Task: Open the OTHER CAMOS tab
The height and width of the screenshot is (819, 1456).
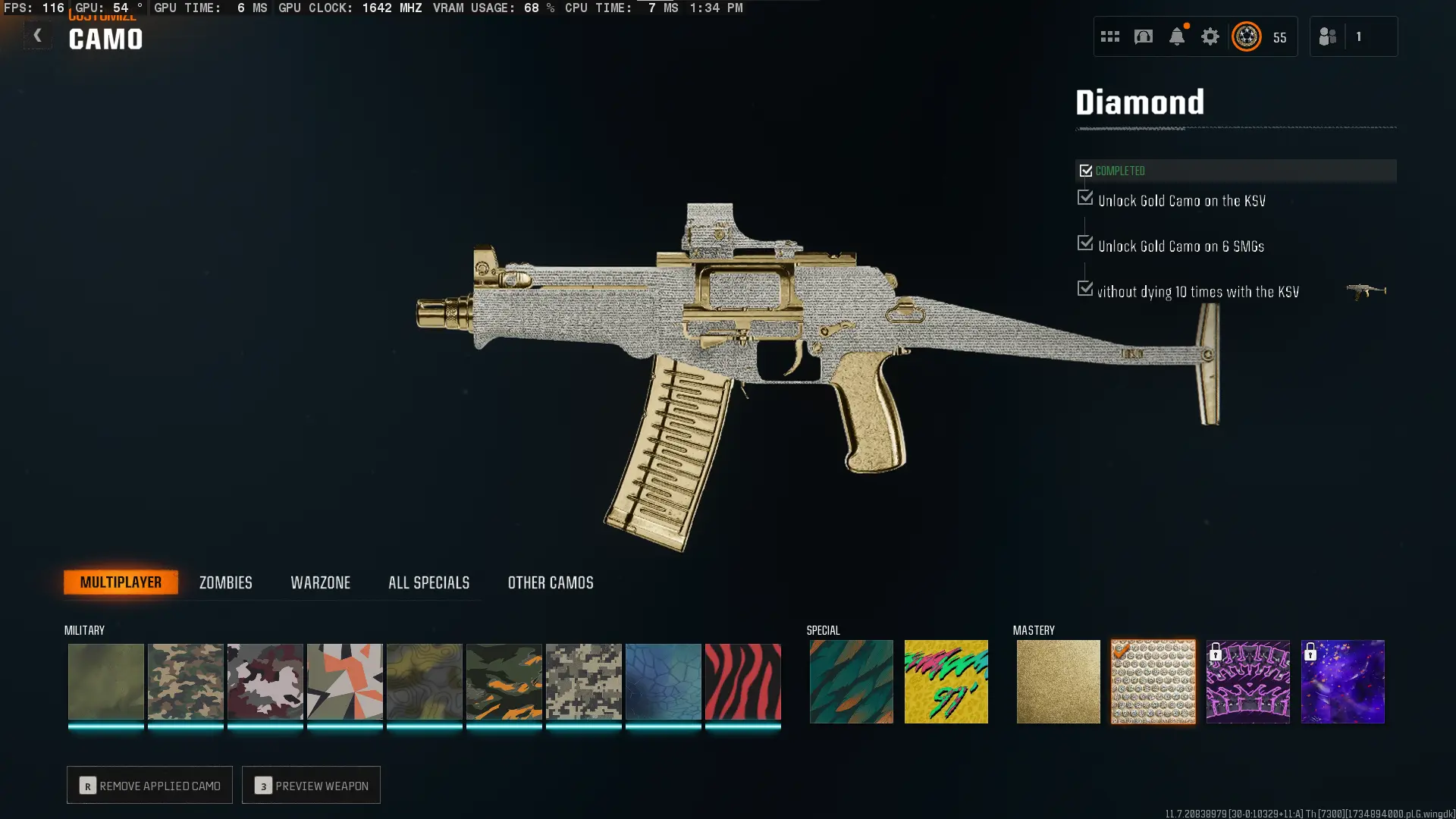Action: pos(551,582)
